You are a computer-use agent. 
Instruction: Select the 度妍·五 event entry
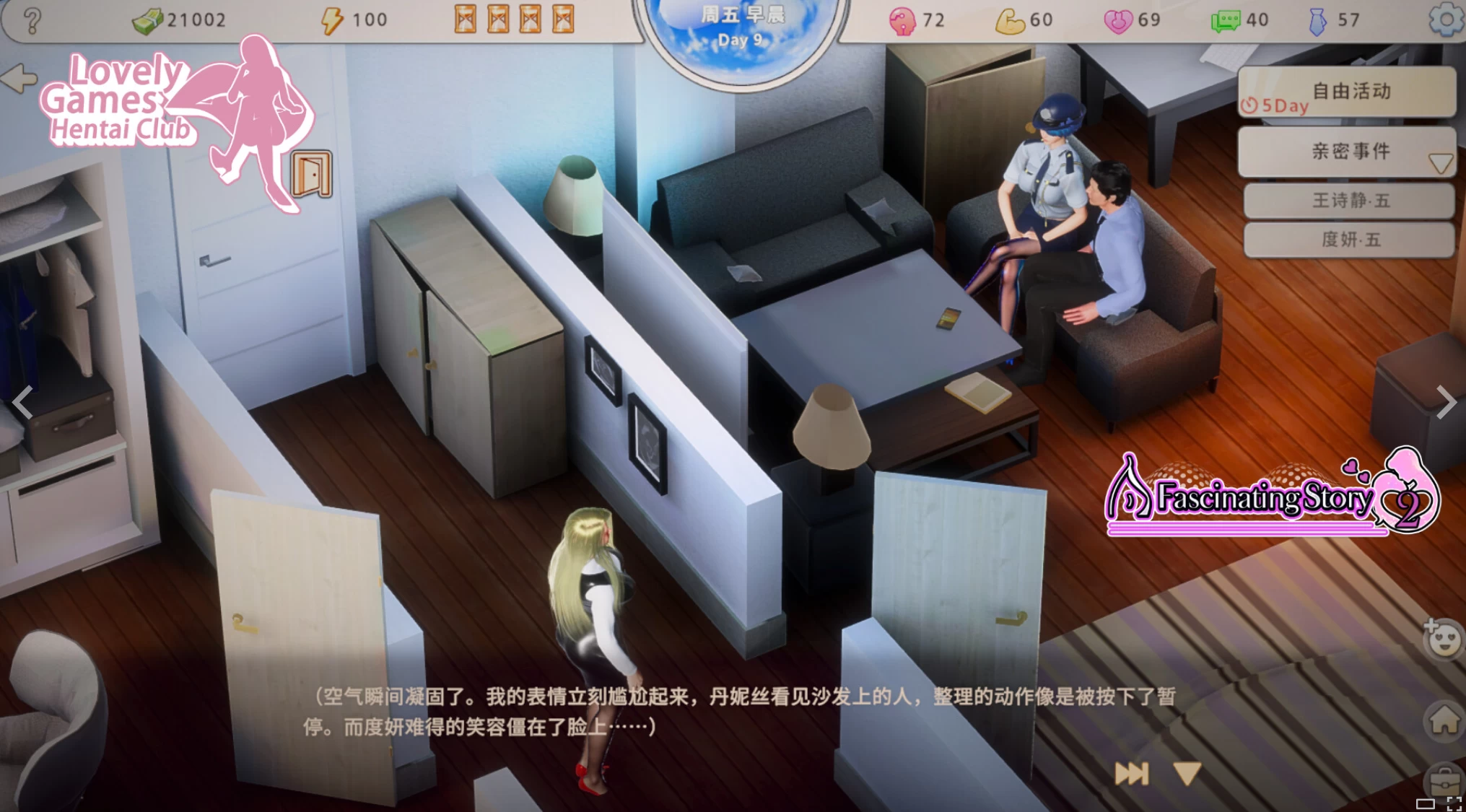(1349, 240)
